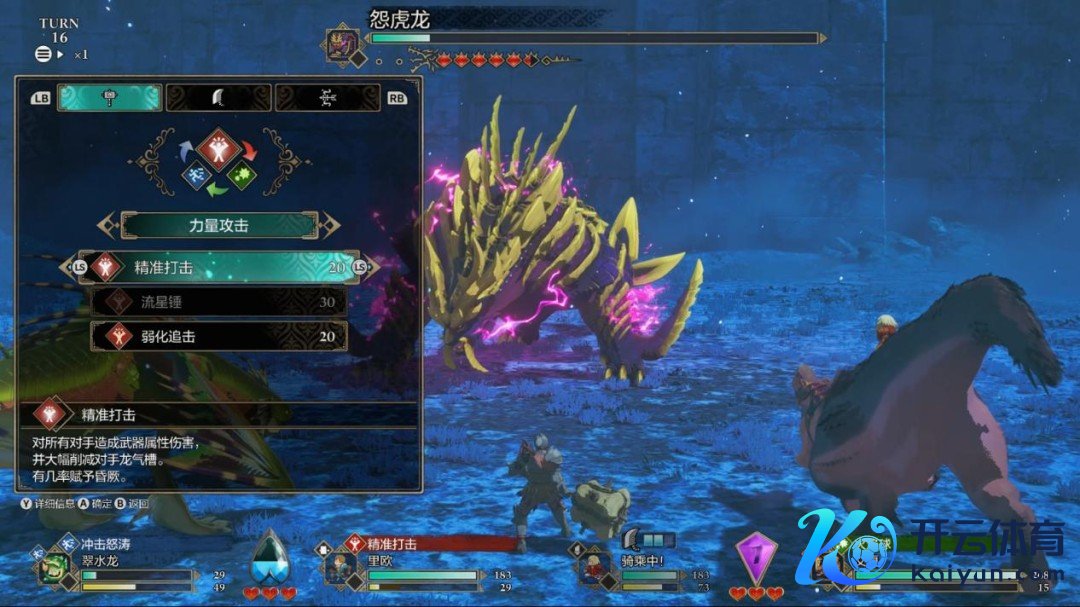Select the 怨虎龙 enemy portrait

(x=339, y=43)
